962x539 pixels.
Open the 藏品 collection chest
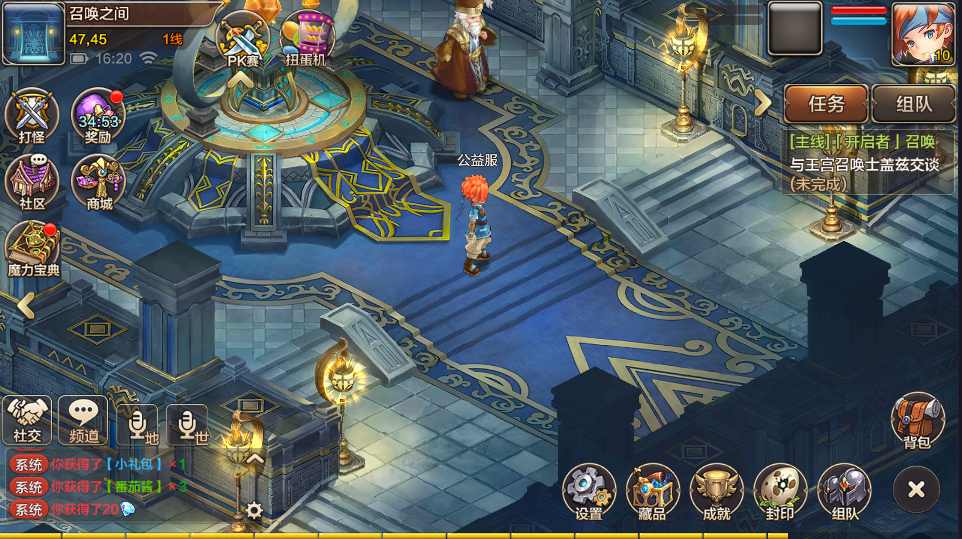(652, 490)
